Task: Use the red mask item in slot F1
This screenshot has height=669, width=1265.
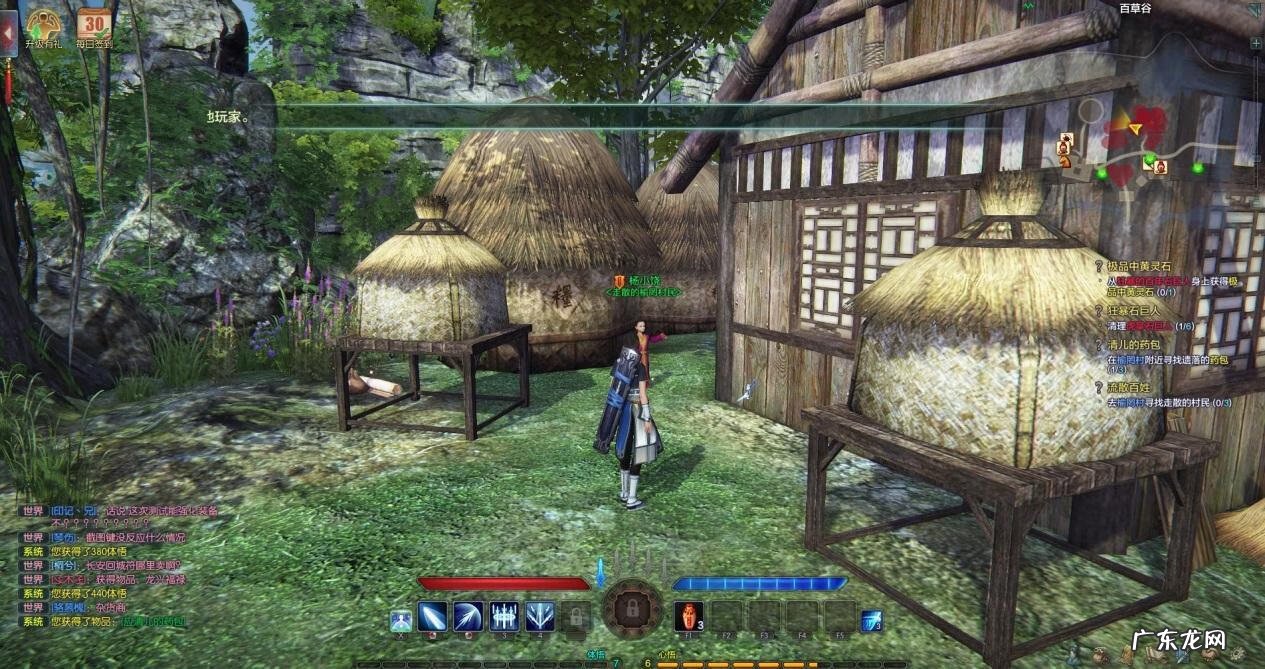Action: click(689, 615)
